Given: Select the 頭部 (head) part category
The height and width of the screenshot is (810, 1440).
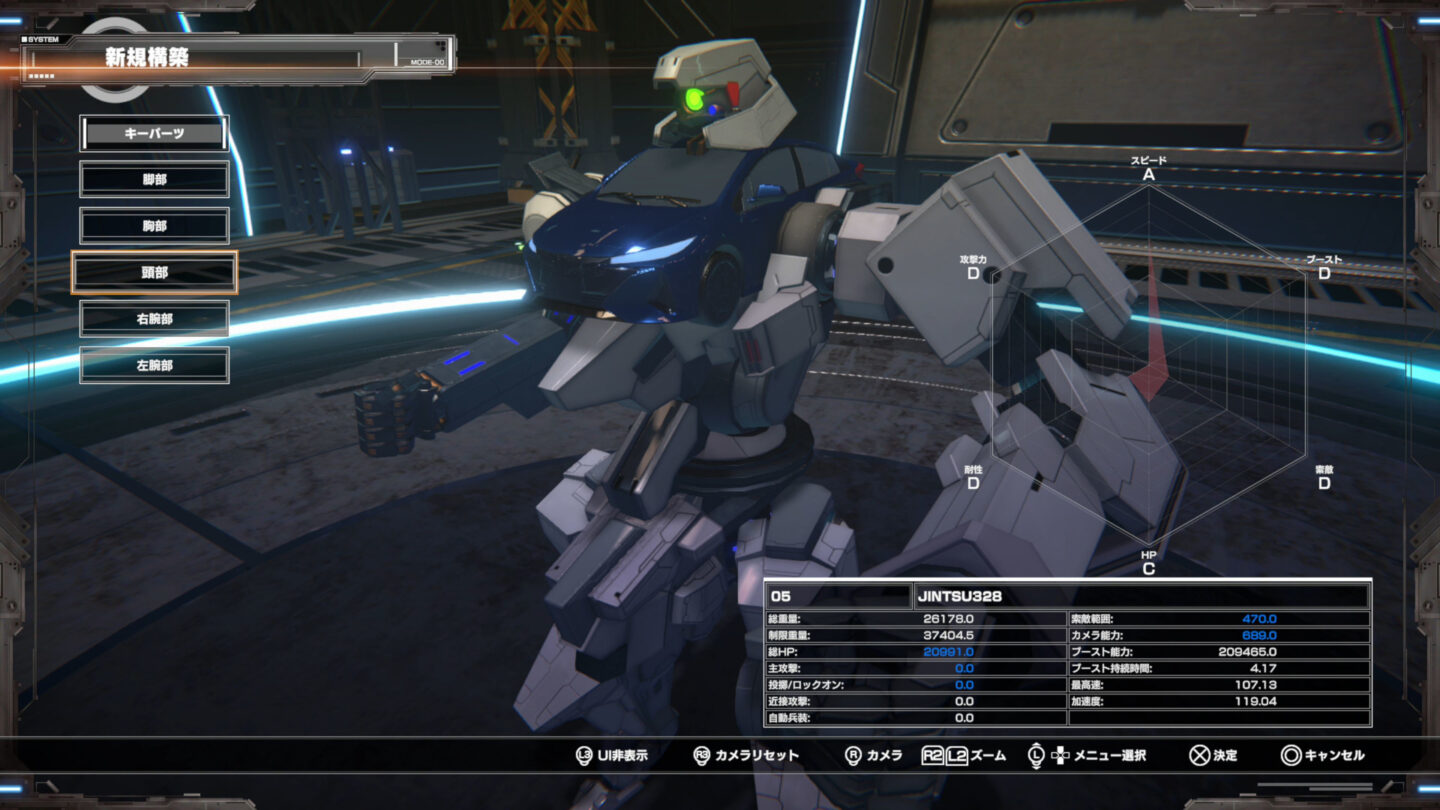Looking at the screenshot, I should pos(153,272).
